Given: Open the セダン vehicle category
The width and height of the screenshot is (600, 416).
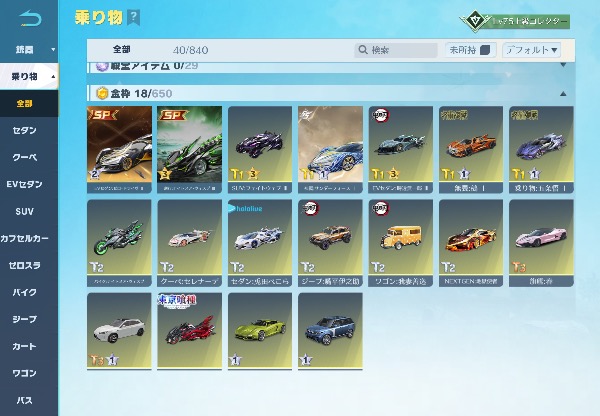Looking at the screenshot, I should [25, 131].
